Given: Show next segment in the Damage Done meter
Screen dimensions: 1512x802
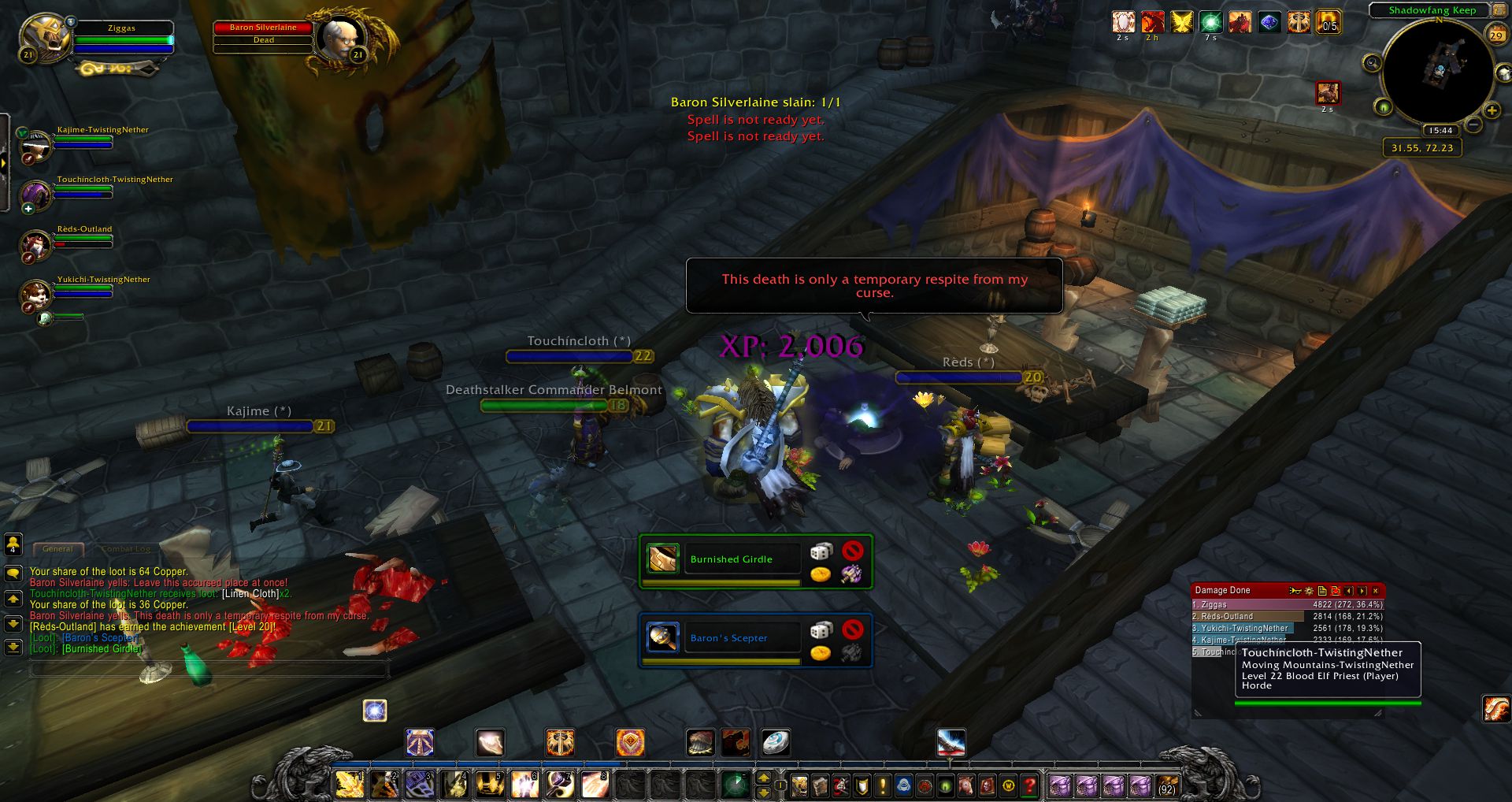Looking at the screenshot, I should [x=1362, y=592].
